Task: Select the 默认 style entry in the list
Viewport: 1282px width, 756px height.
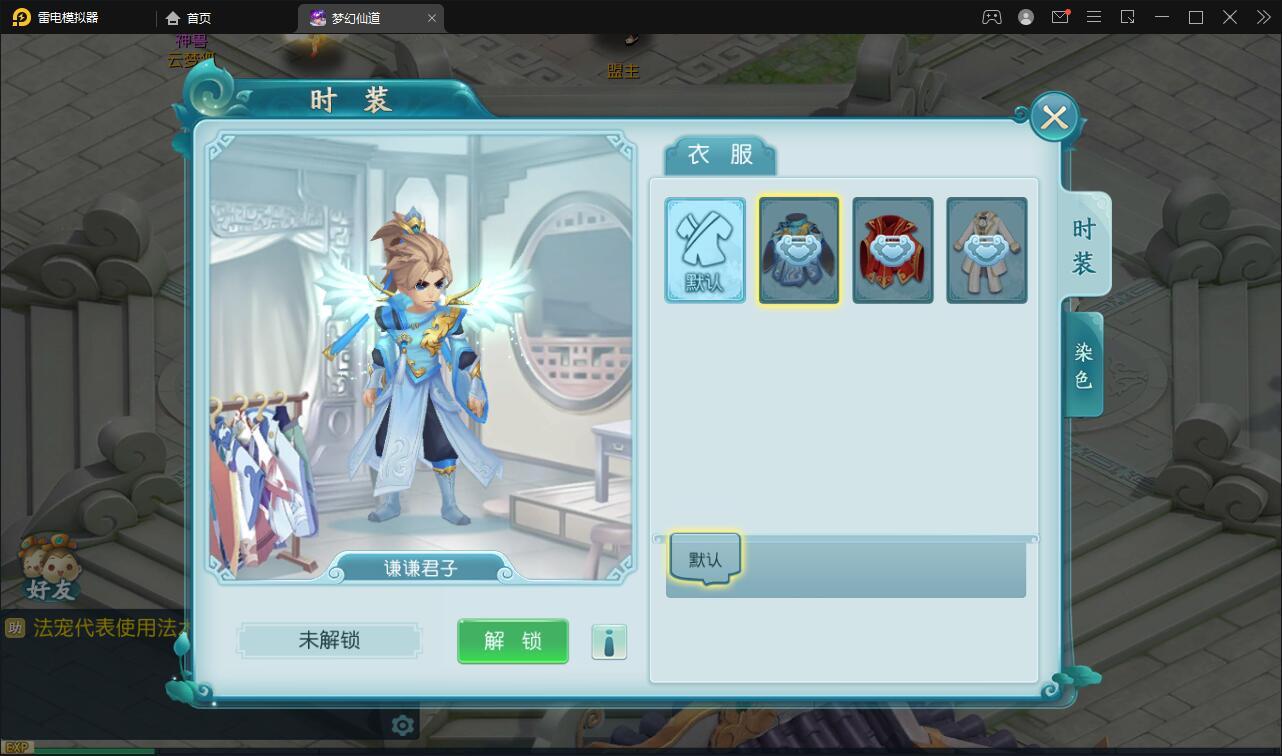Action: [x=703, y=558]
